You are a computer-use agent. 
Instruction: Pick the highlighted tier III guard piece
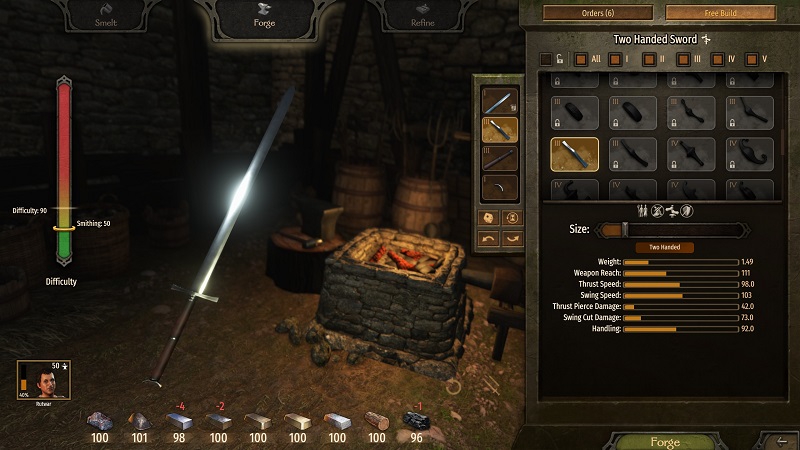click(x=574, y=154)
